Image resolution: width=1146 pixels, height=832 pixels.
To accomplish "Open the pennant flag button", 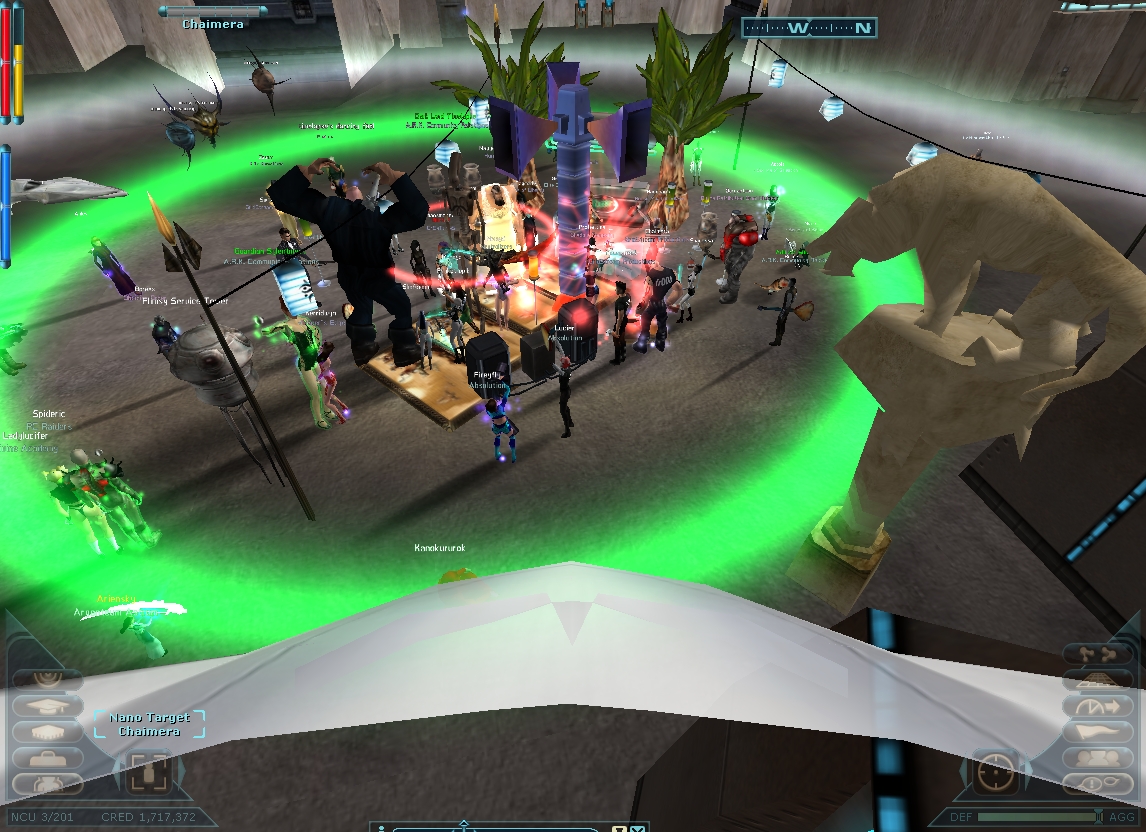I will [x=1098, y=732].
